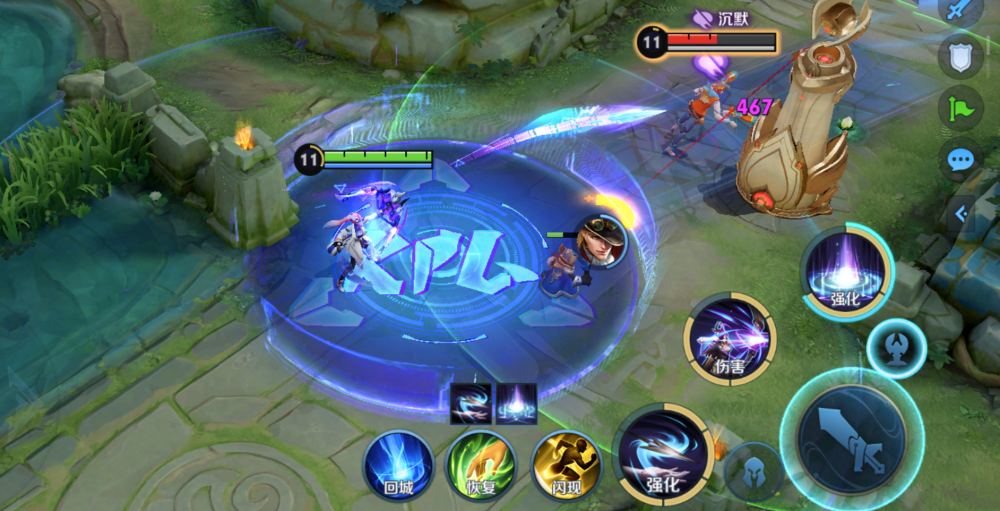This screenshot has height=511, width=1000.
Task: Collapse the signal panel with the arrow
Action: coord(961,213)
